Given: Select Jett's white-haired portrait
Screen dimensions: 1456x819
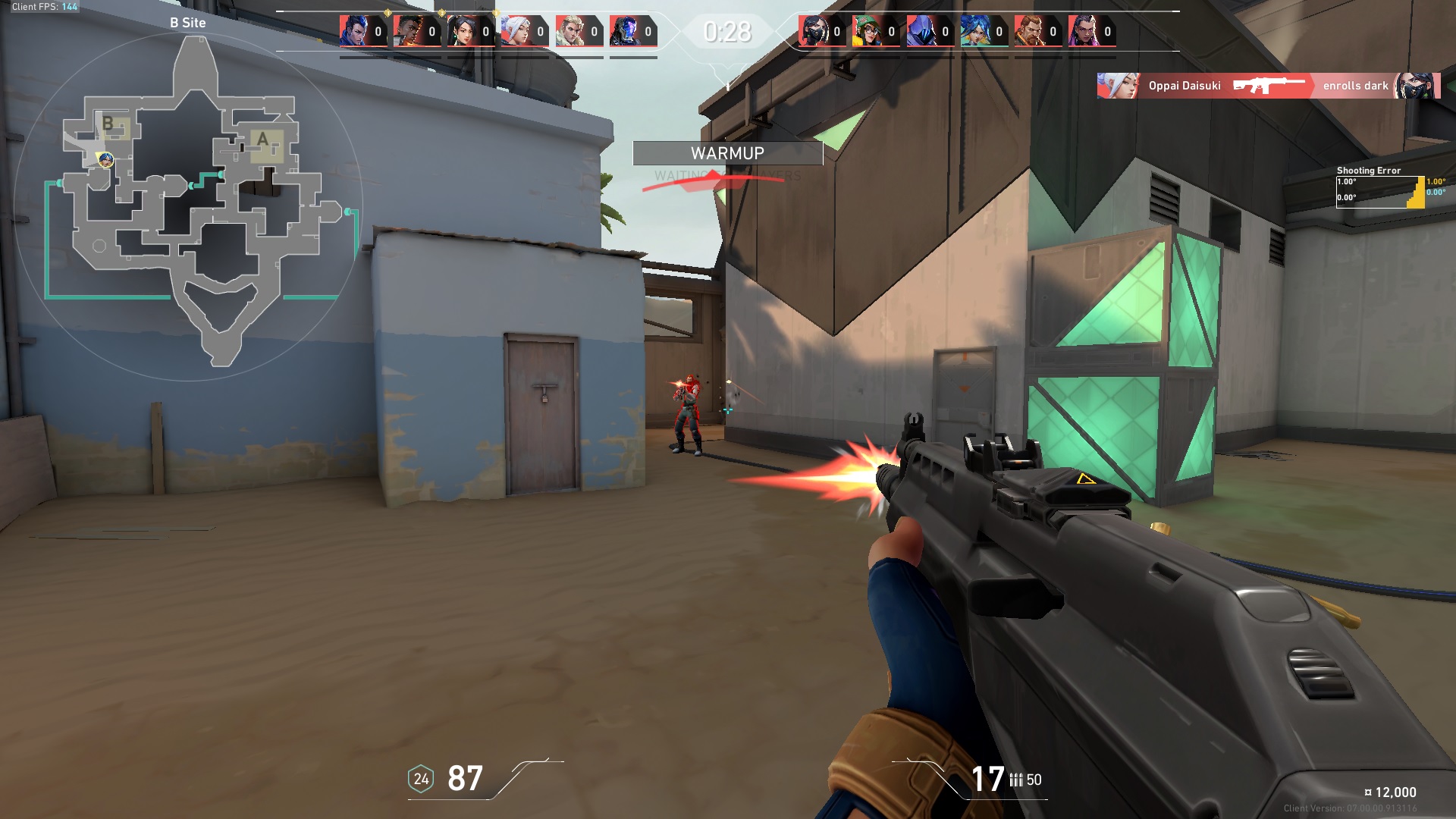Looking at the screenshot, I should 516,32.
